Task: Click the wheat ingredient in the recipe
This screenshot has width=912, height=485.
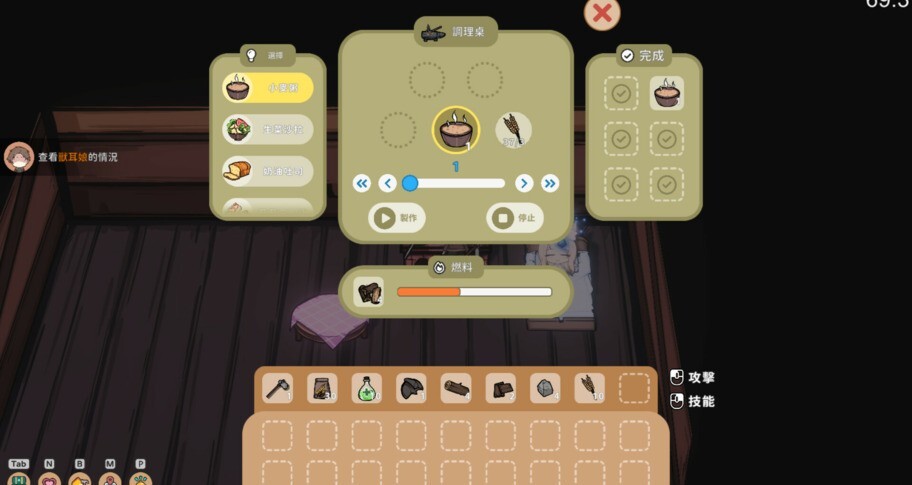Action: pos(513,129)
